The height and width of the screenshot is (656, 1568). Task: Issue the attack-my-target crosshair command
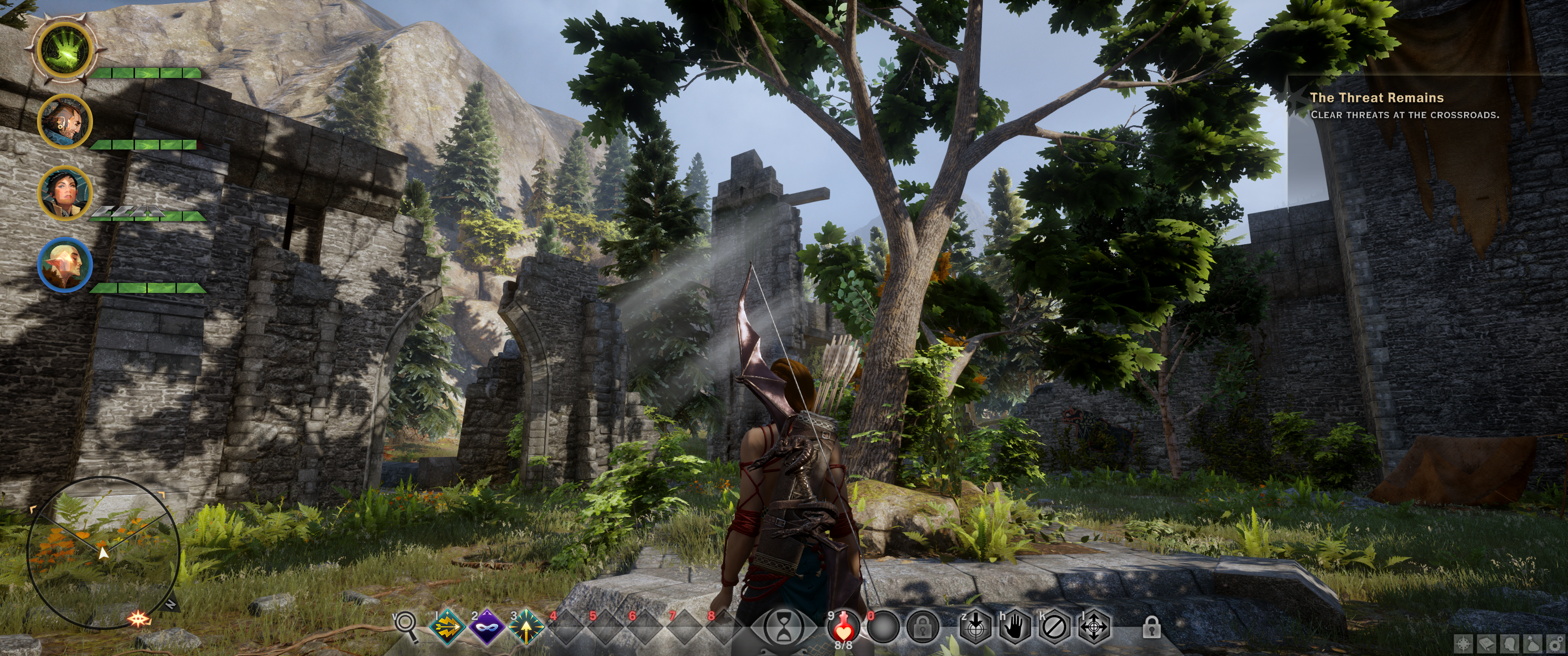click(975, 625)
